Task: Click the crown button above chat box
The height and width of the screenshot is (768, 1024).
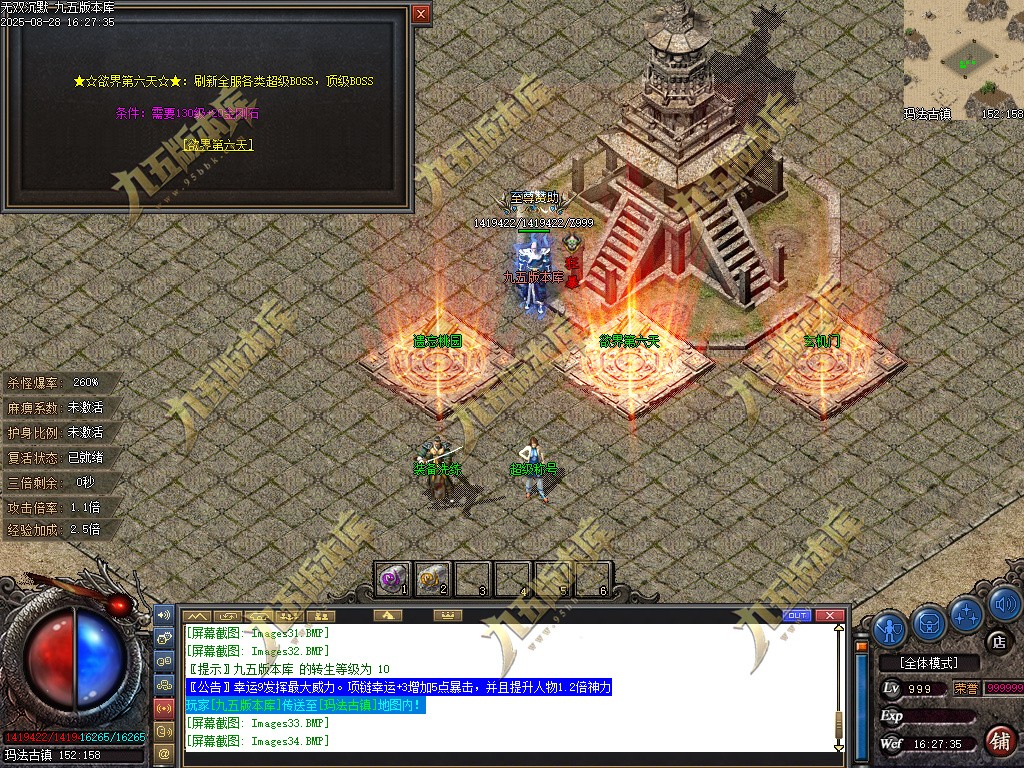Action: (x=449, y=615)
